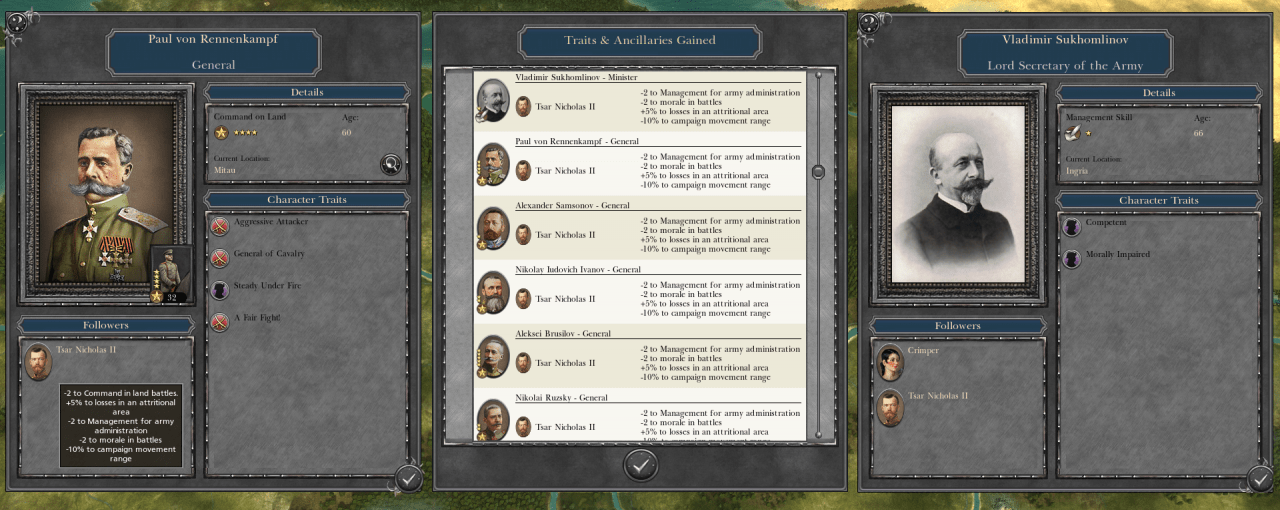
Task: Open help on Vladimir Sukhomlinov's panel
Action: point(869,21)
